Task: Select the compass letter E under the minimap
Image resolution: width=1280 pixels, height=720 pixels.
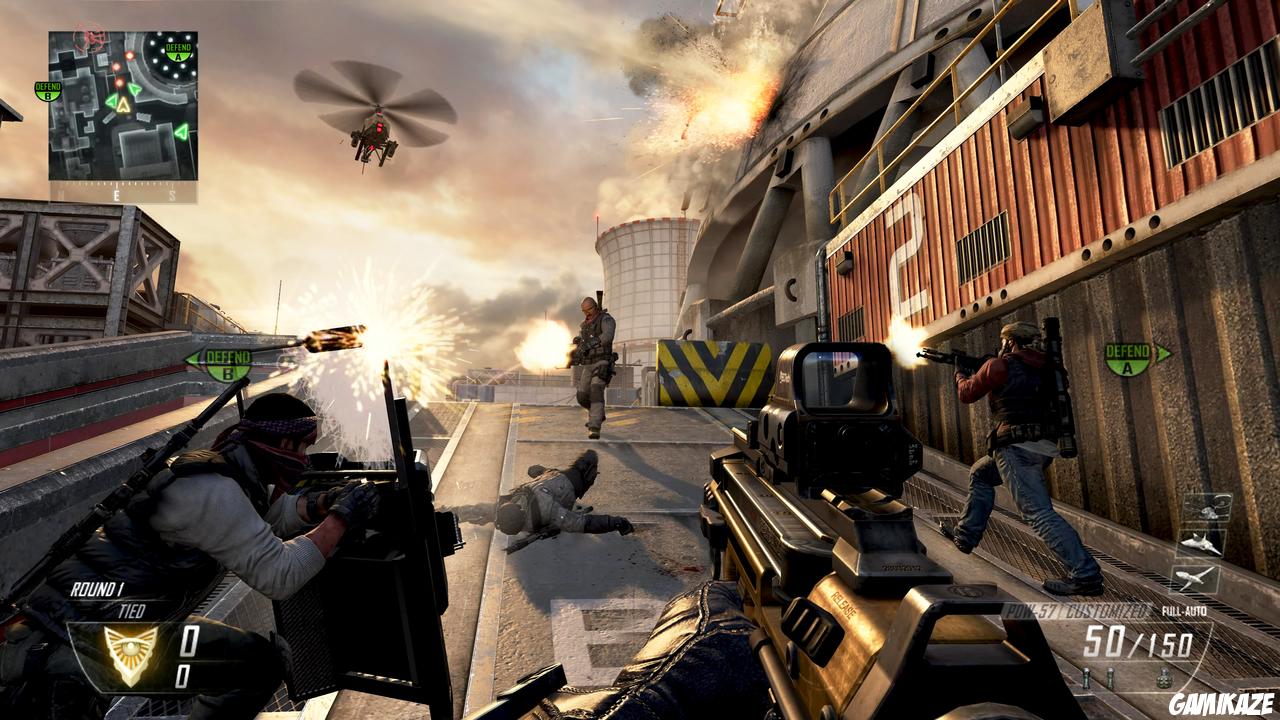Action: (x=118, y=194)
